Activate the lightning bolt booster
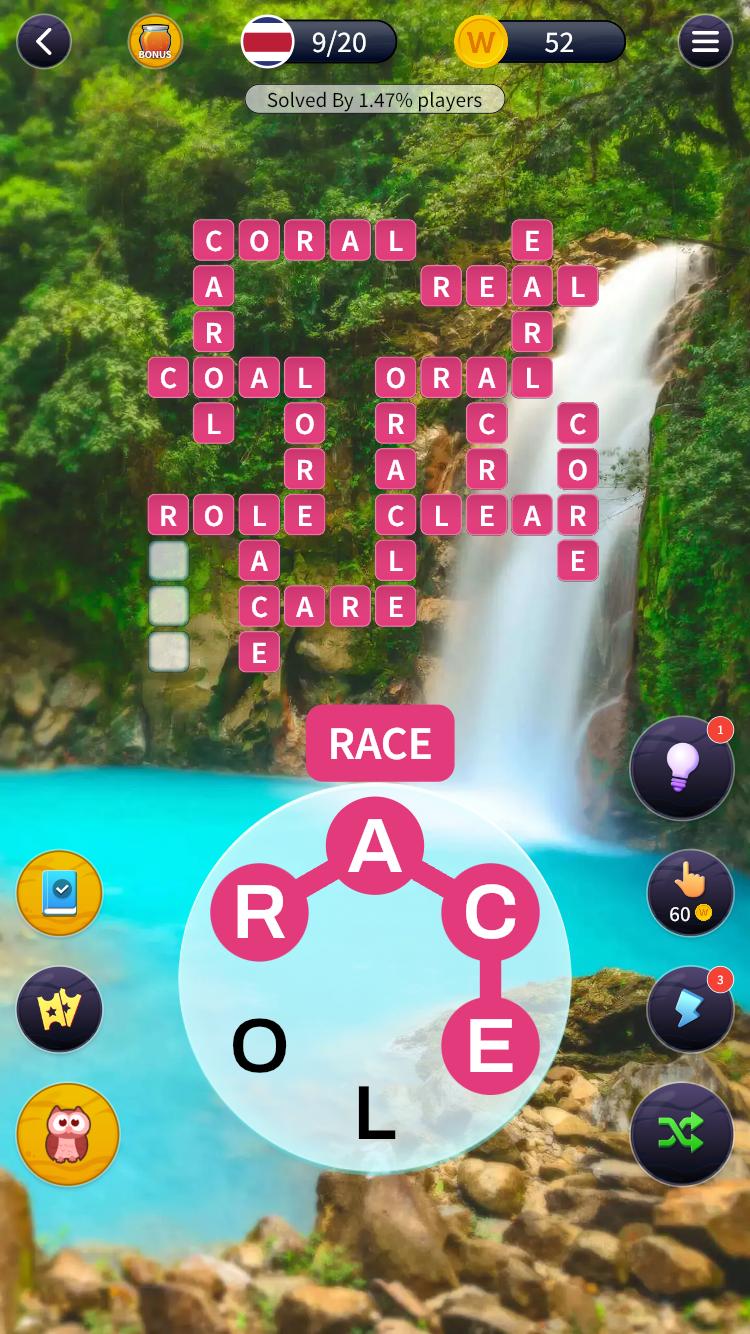 tap(690, 1008)
